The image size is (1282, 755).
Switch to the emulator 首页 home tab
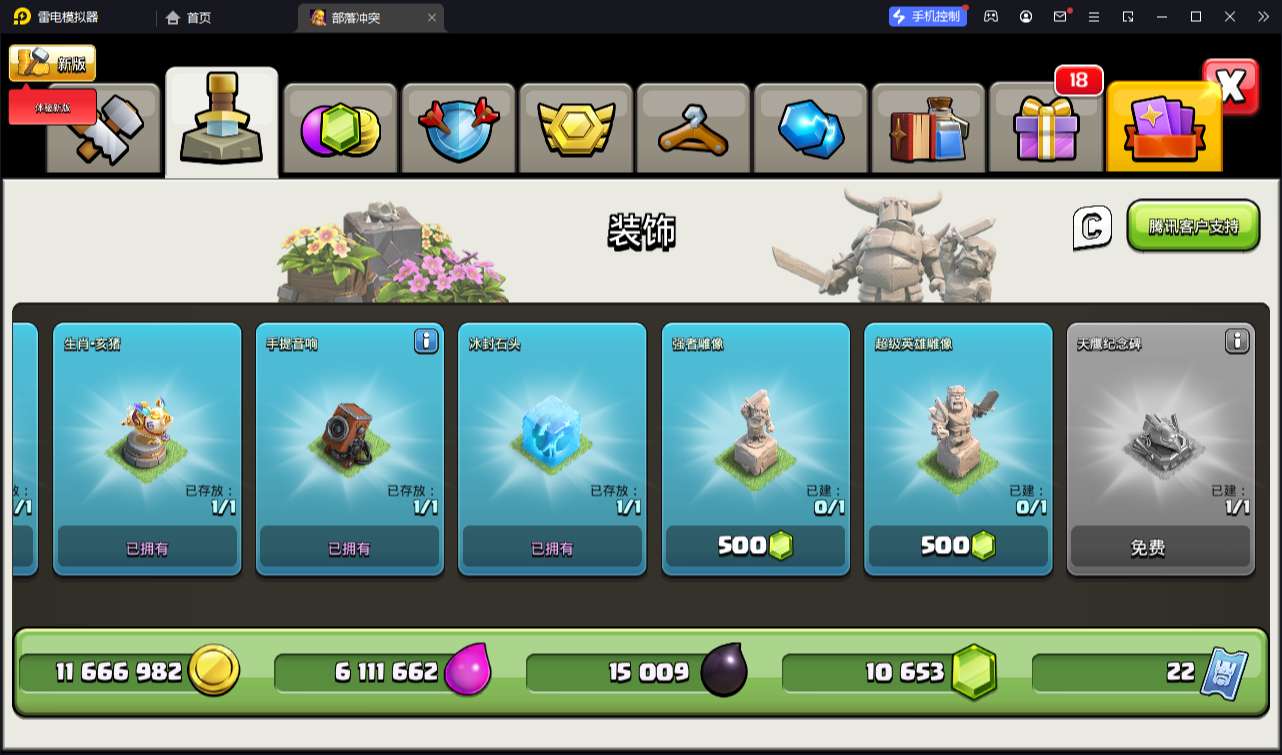[x=189, y=17]
